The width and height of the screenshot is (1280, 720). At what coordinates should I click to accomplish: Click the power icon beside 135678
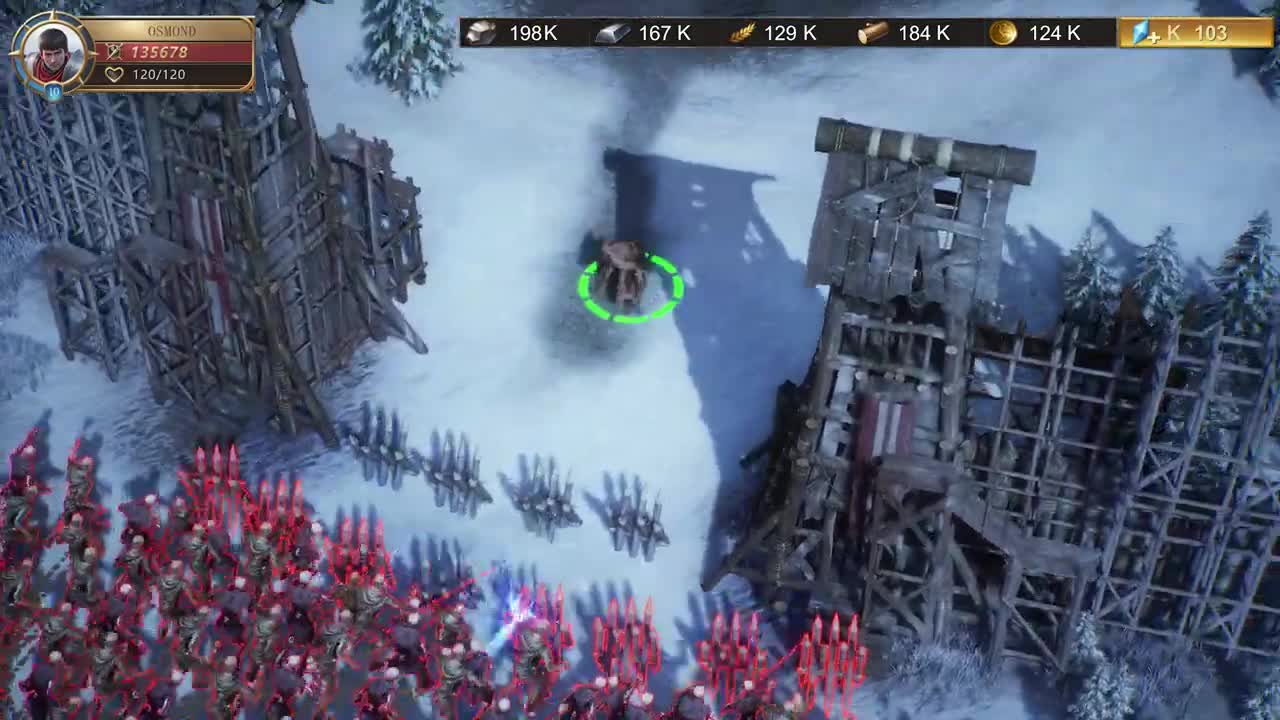[113, 51]
